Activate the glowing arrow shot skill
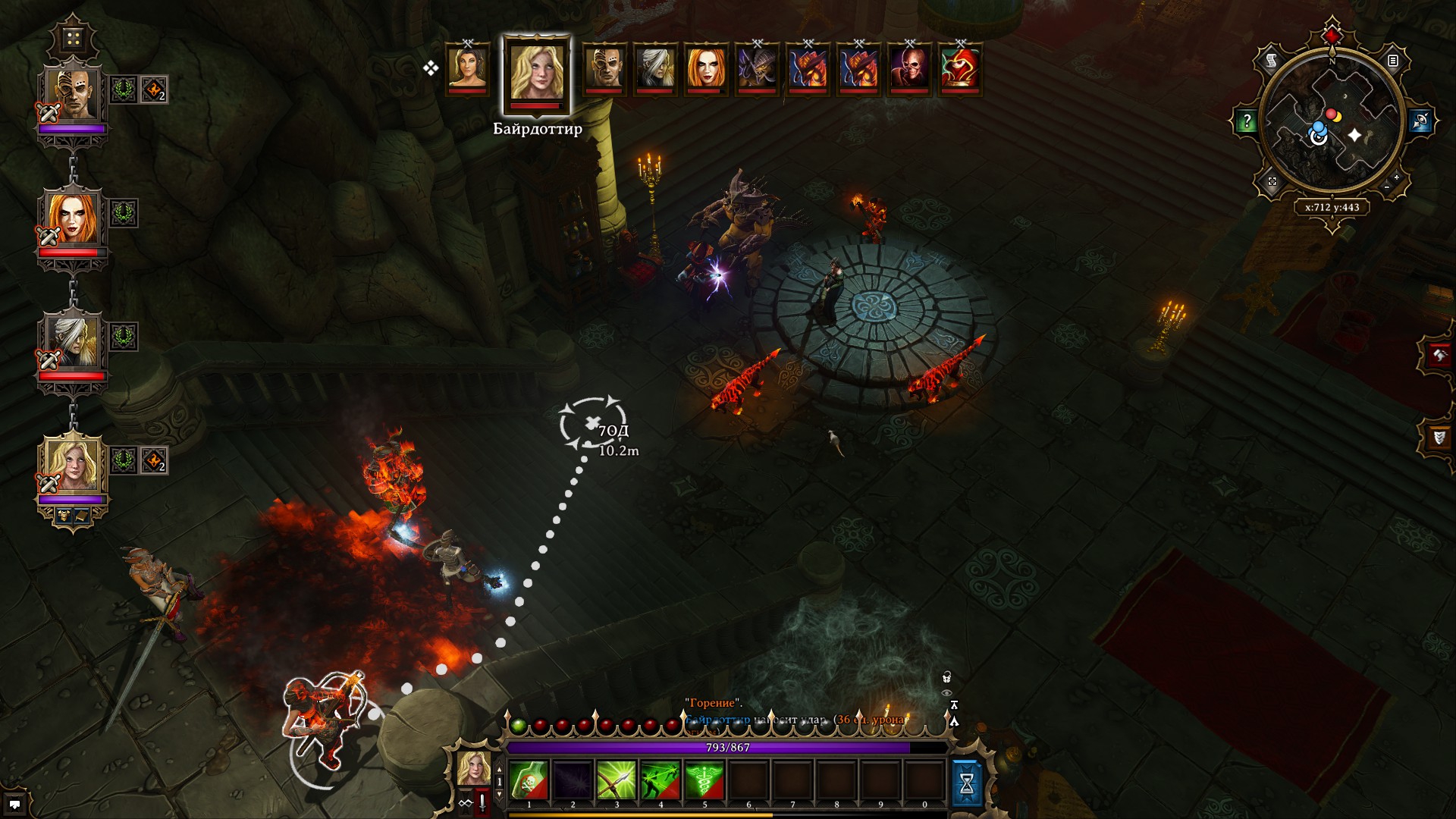The height and width of the screenshot is (819, 1456). point(616,780)
